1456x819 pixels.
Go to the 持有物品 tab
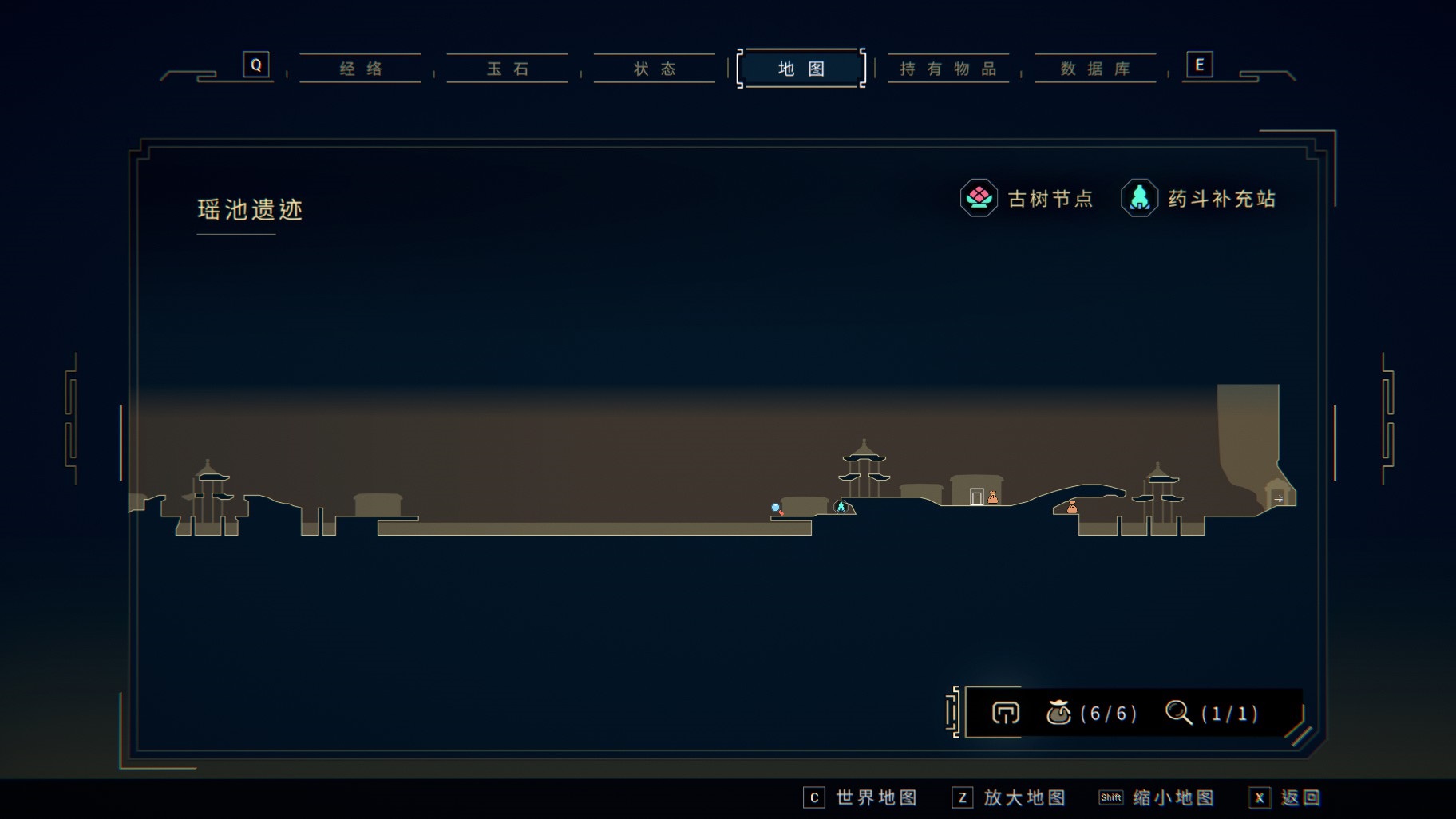tap(948, 69)
